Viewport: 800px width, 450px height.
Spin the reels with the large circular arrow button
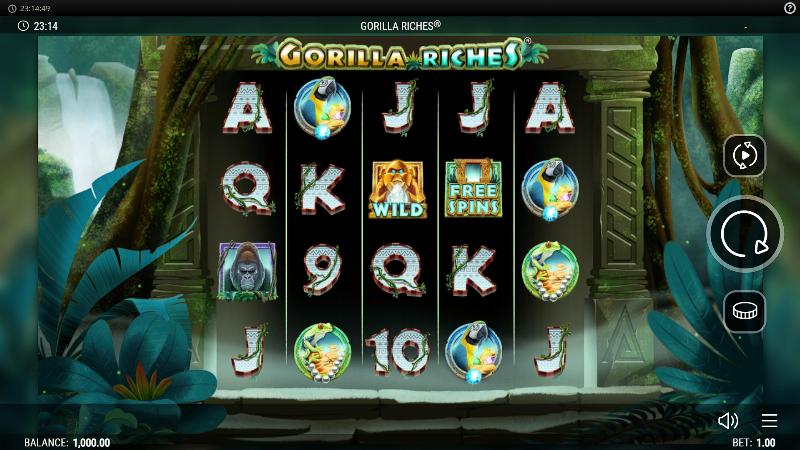tap(745, 234)
